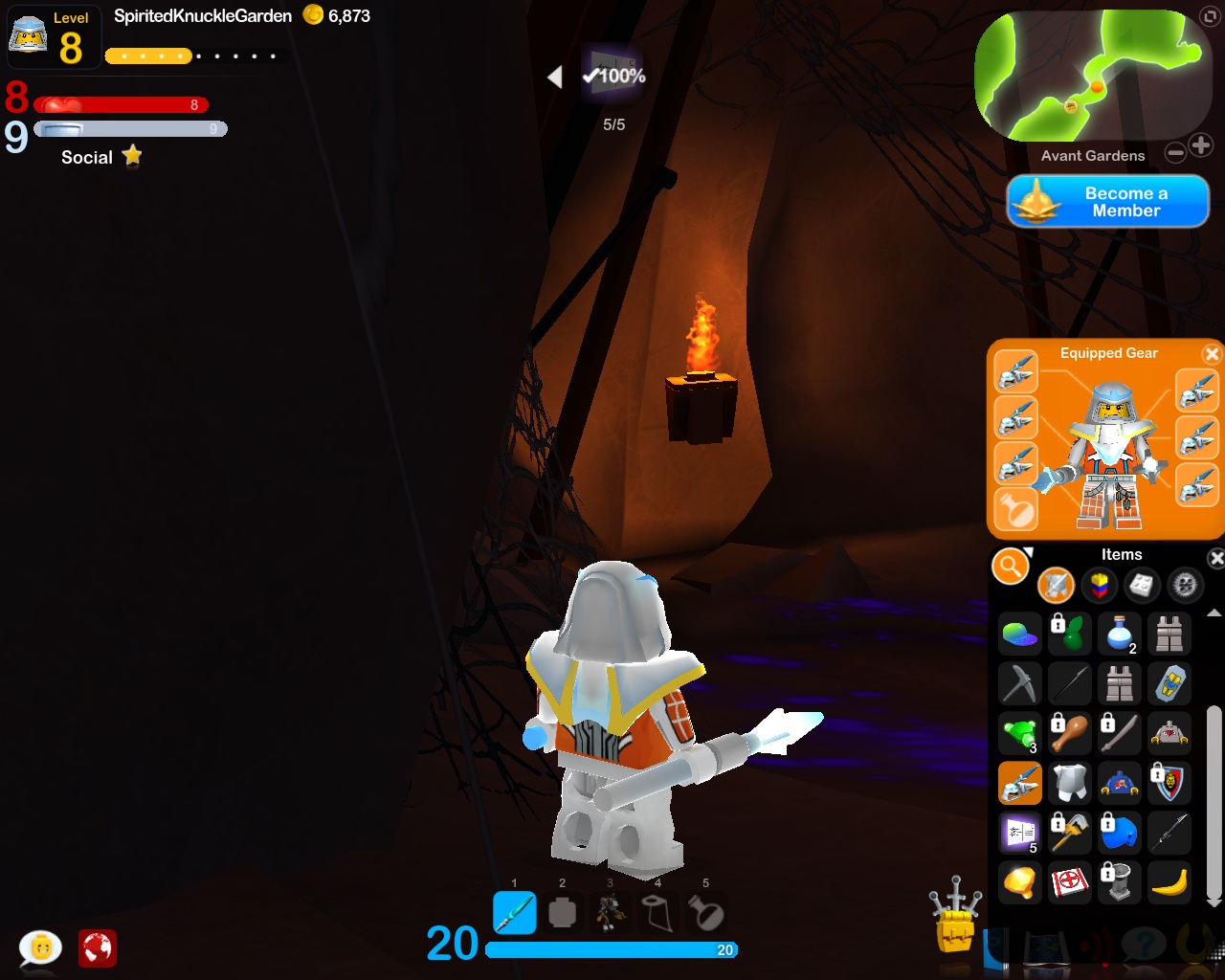Select the banana item slot
This screenshot has width=1225, height=980.
(1169, 881)
